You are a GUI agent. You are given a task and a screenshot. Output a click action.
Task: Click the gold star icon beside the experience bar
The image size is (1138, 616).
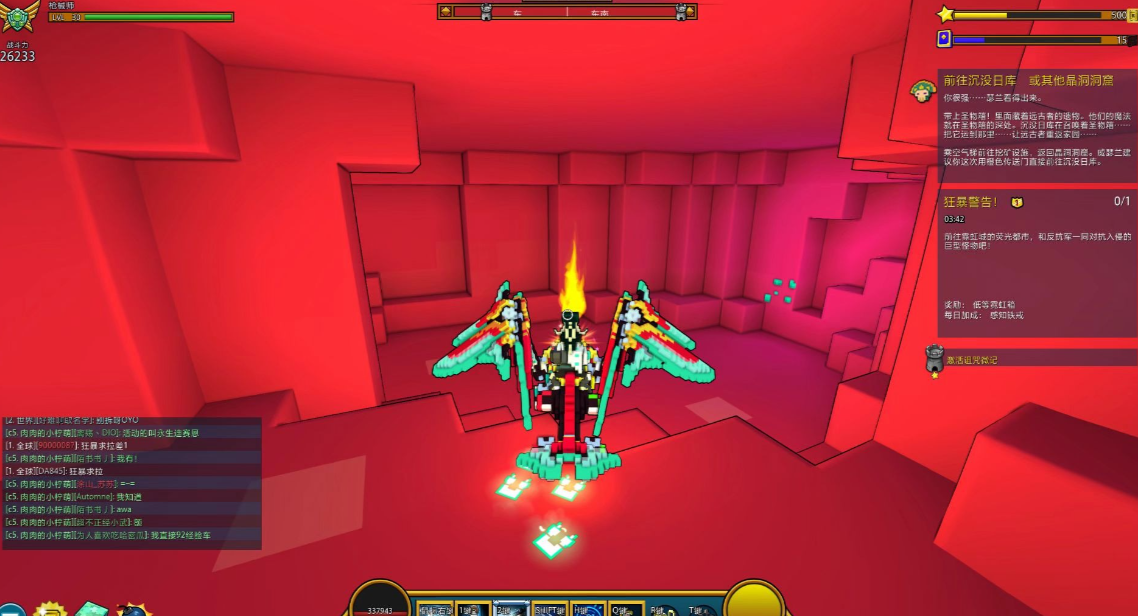point(945,14)
